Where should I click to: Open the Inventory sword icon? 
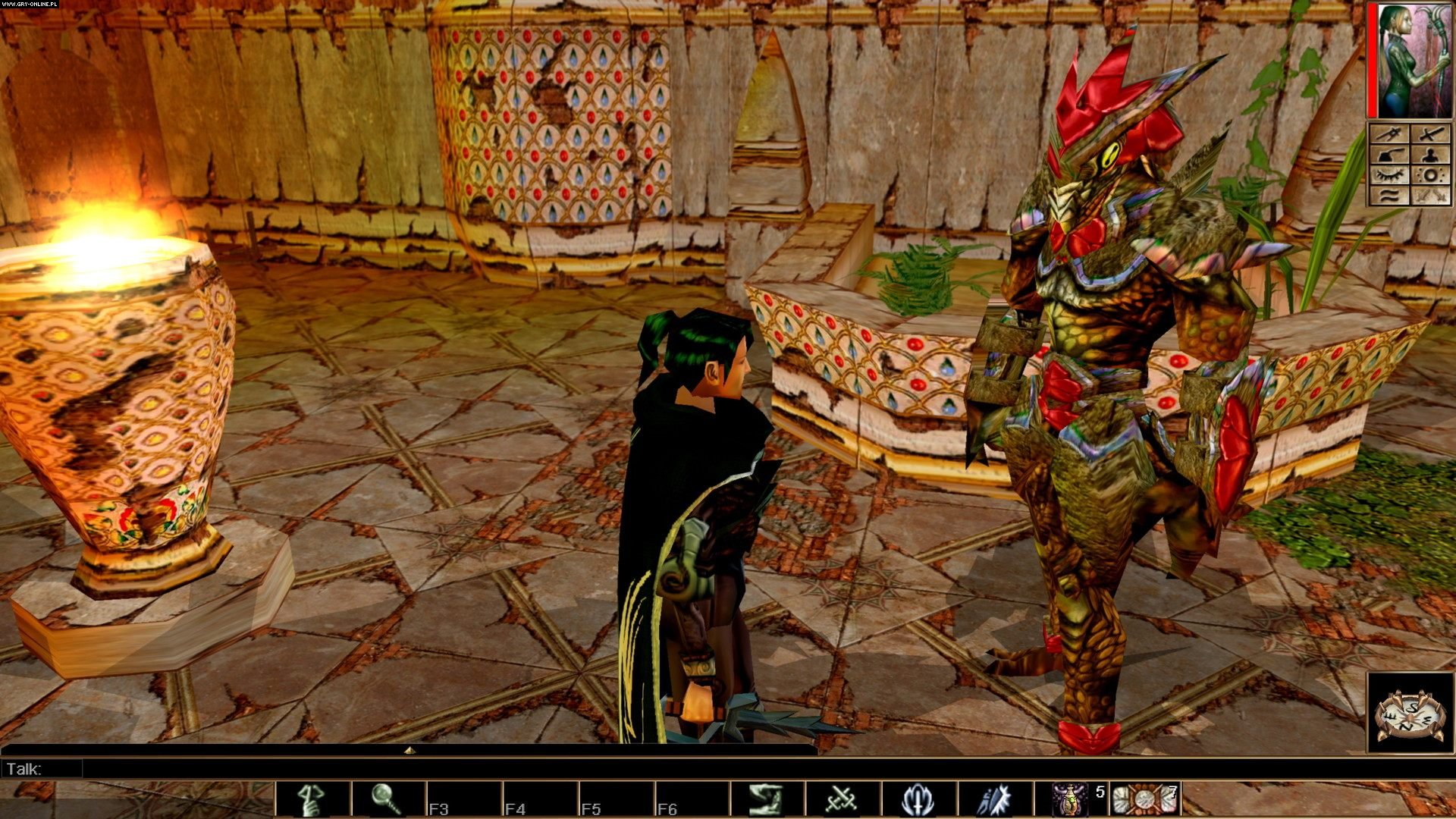[x=1429, y=133]
